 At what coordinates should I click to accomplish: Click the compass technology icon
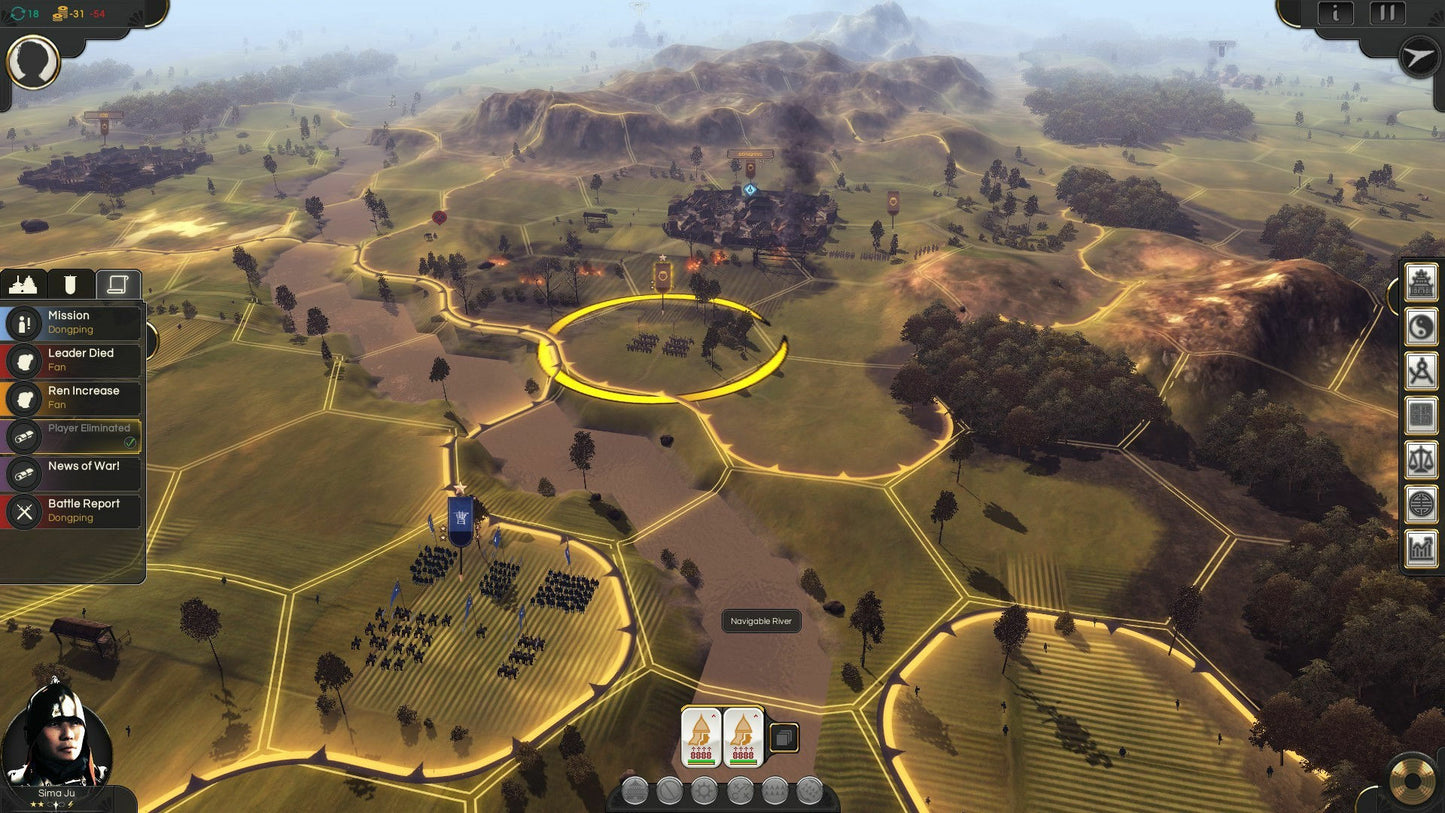(x=1420, y=368)
